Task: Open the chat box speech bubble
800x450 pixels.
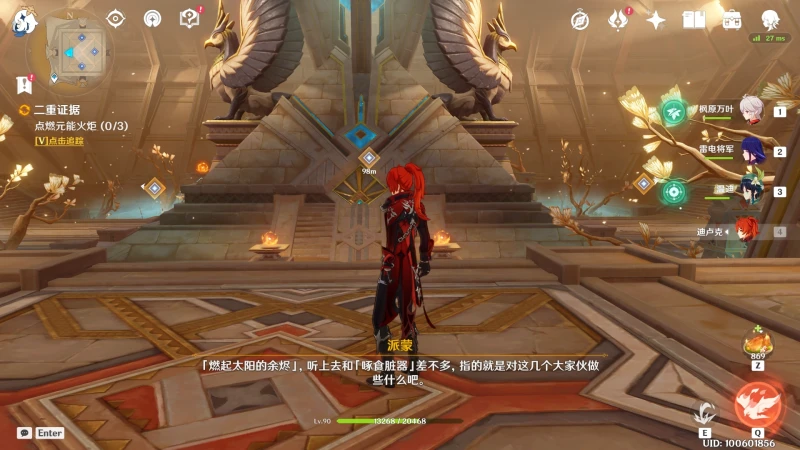Action: (x=24, y=433)
